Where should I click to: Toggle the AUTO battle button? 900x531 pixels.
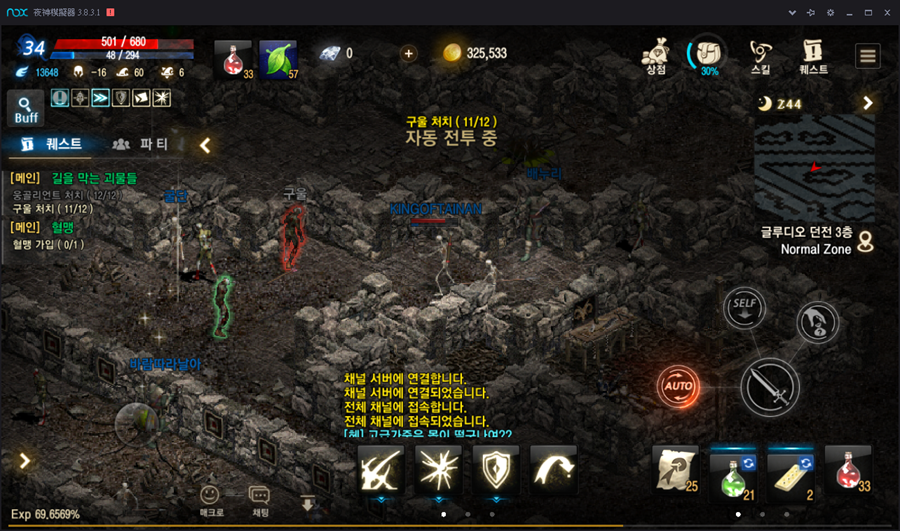click(677, 386)
